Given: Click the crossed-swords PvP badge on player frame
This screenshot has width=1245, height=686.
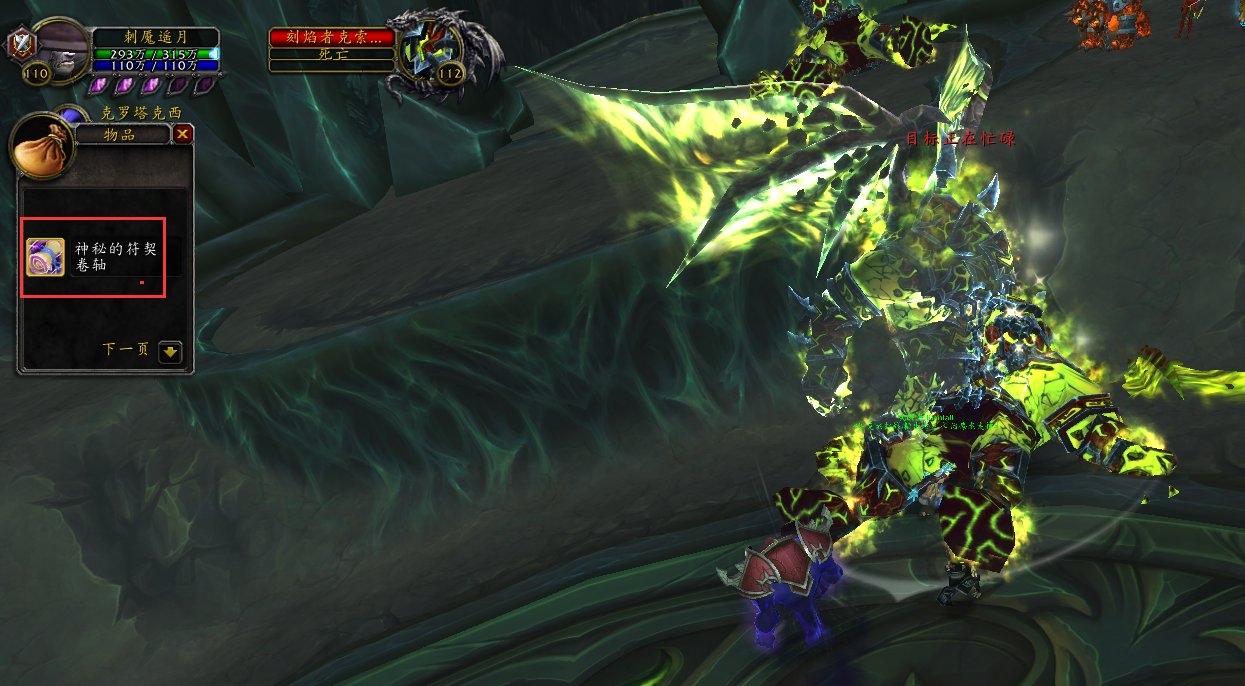Looking at the screenshot, I should coord(19,45).
